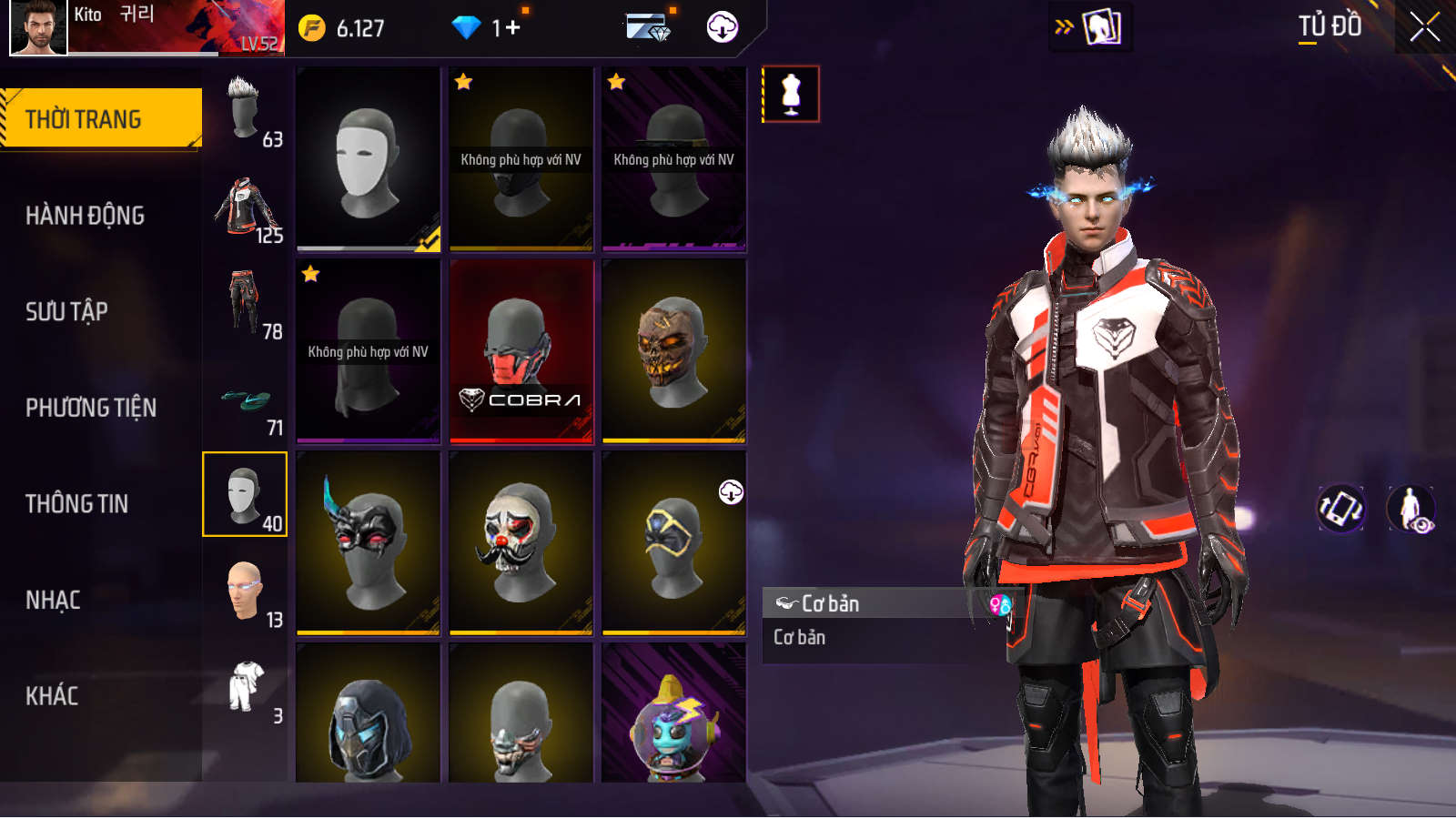Show the THÔNG TIN section
The width and height of the screenshot is (1456, 819).
77,503
